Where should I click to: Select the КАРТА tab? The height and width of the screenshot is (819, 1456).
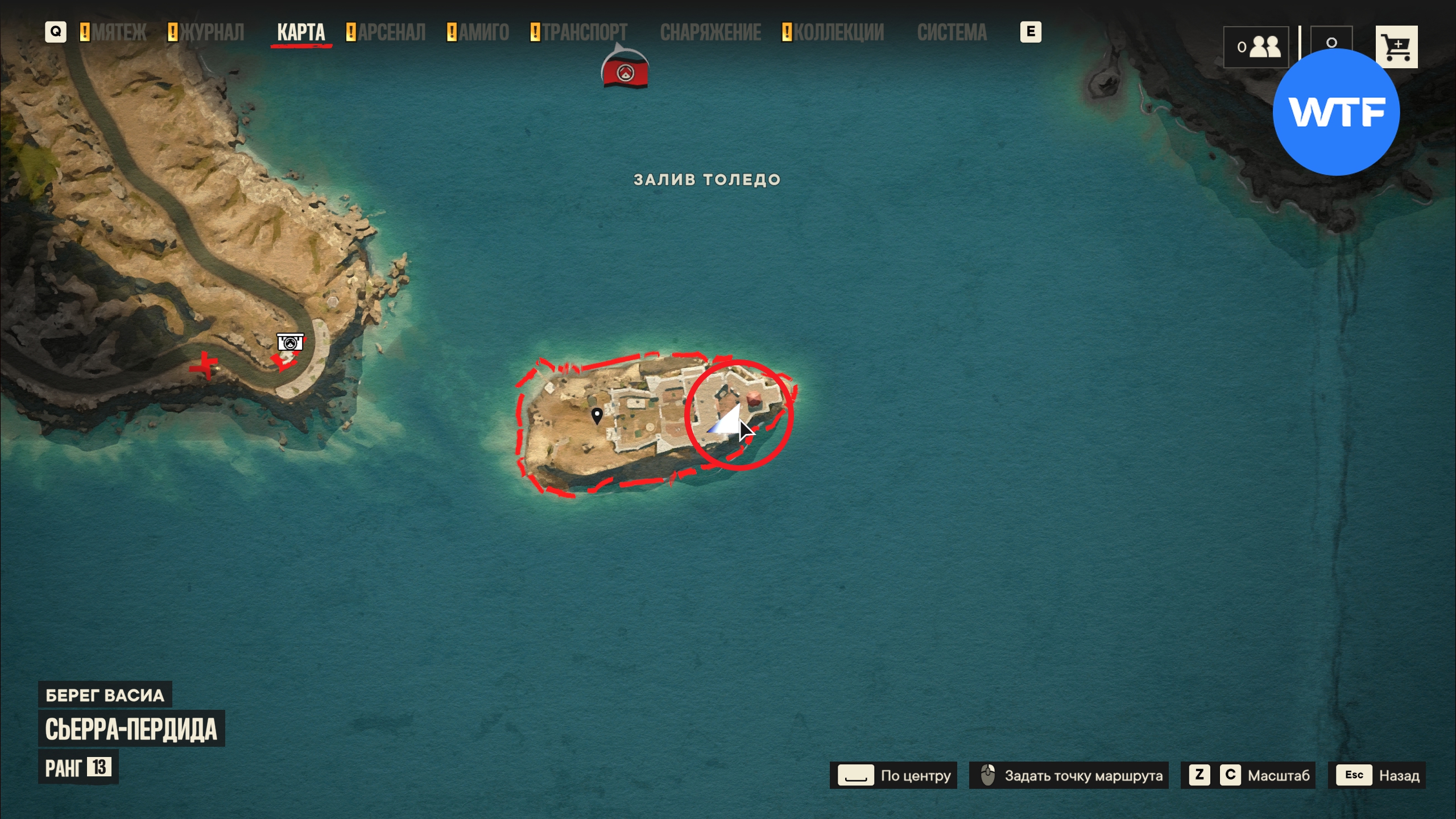[301, 32]
